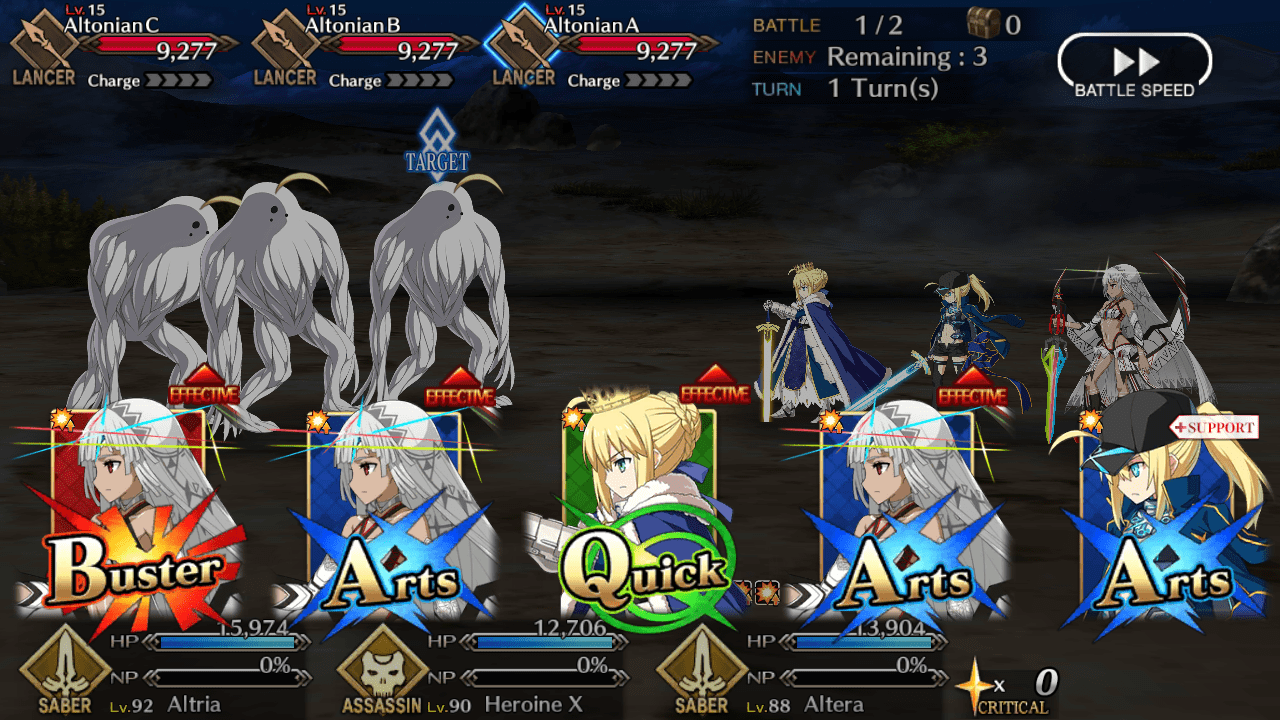Toggle the Battle Speed button
Image resolution: width=1280 pixels, height=720 pixels.
[1134, 67]
